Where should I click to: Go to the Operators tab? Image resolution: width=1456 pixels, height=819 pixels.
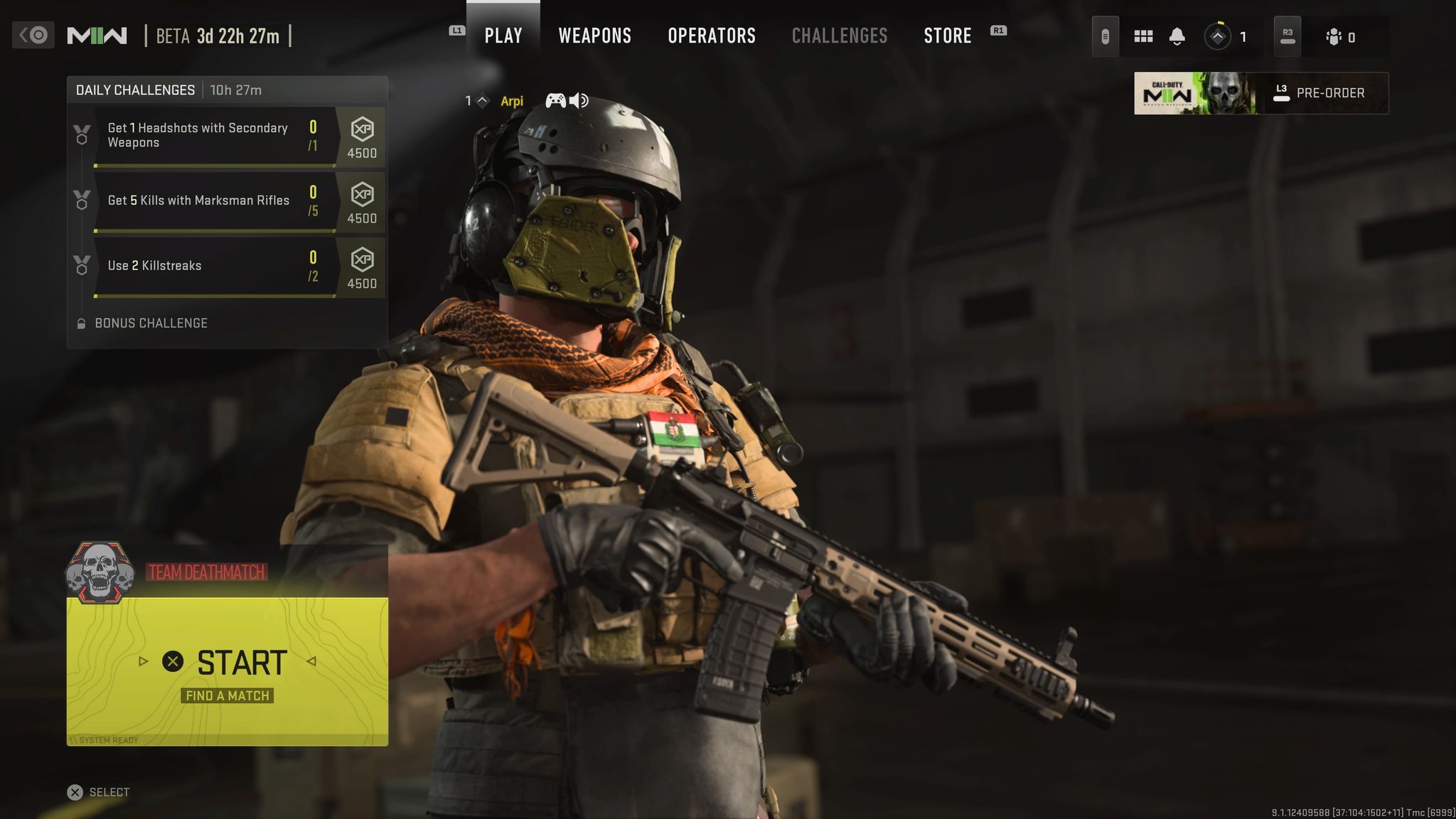click(x=712, y=36)
